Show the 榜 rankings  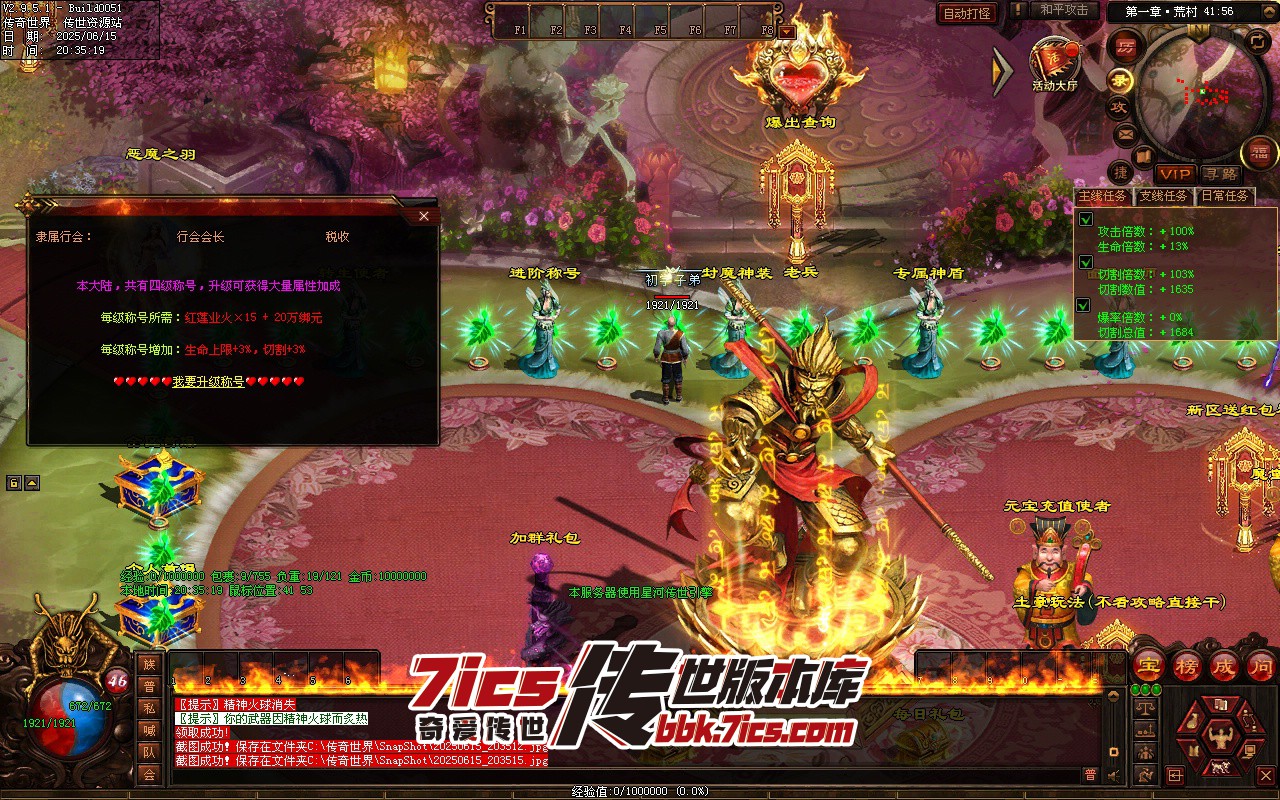pyautogui.click(x=1187, y=666)
